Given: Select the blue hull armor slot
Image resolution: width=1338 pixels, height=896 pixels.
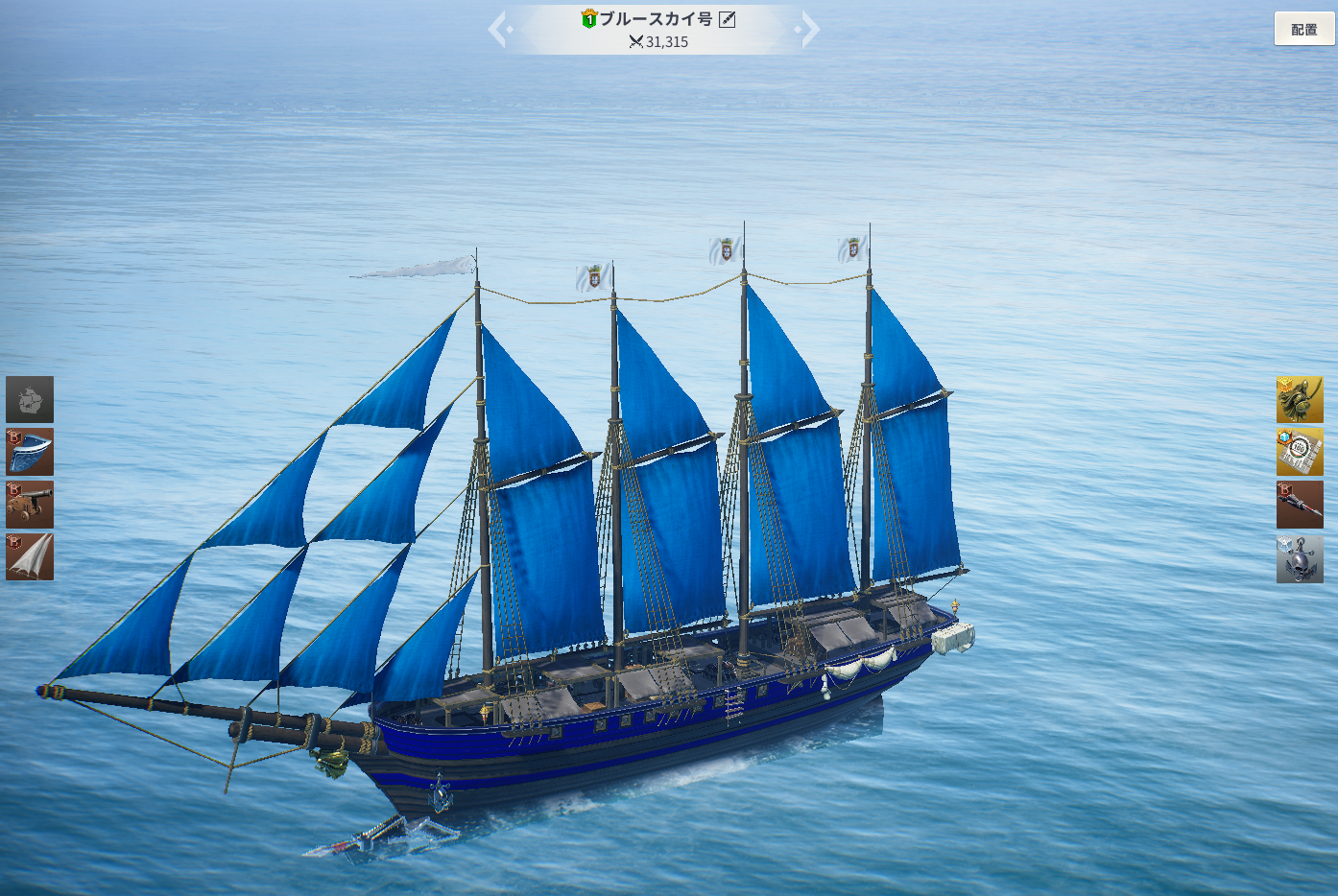Looking at the screenshot, I should (30, 452).
